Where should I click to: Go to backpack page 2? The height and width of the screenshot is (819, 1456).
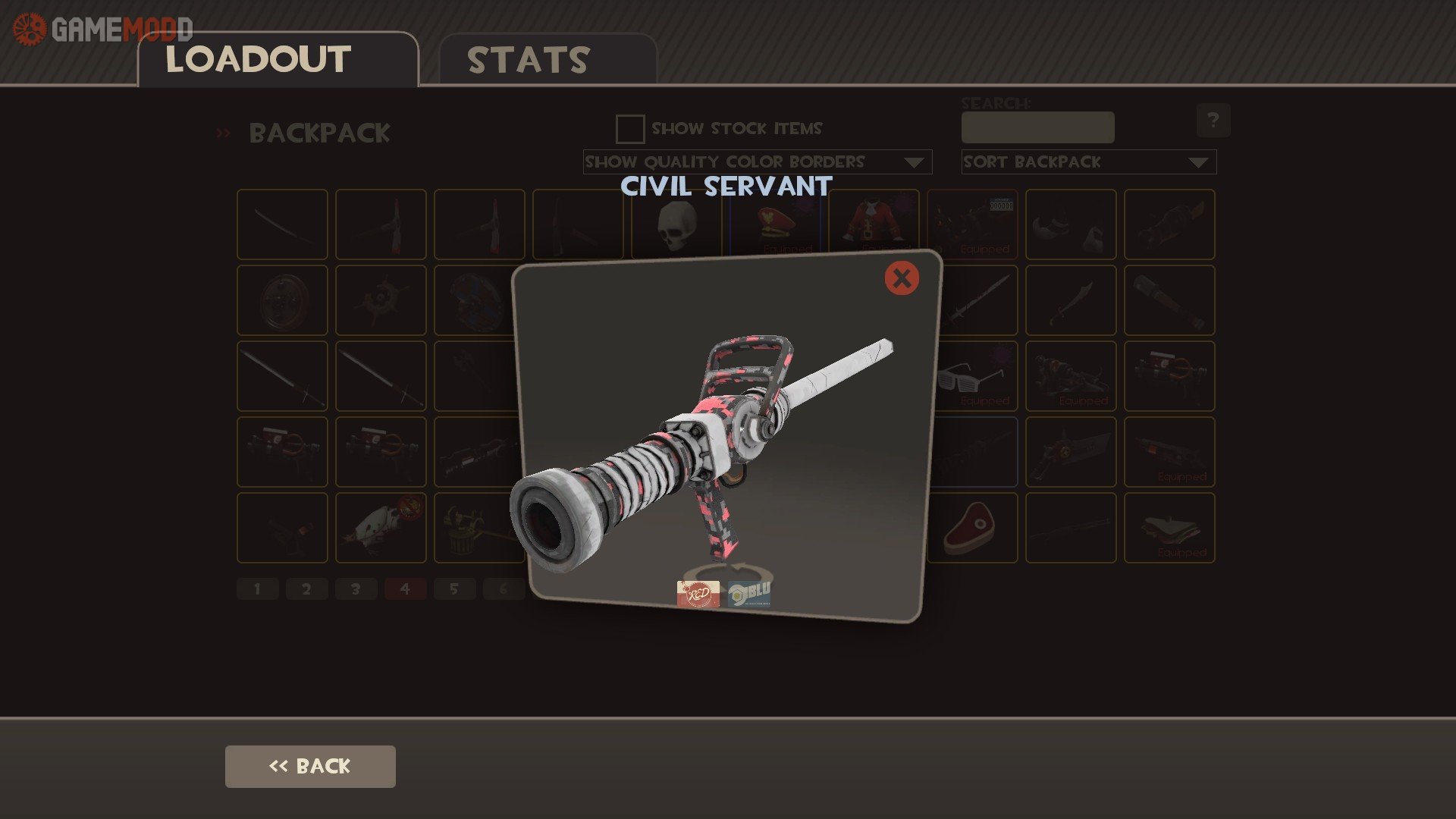tap(306, 588)
